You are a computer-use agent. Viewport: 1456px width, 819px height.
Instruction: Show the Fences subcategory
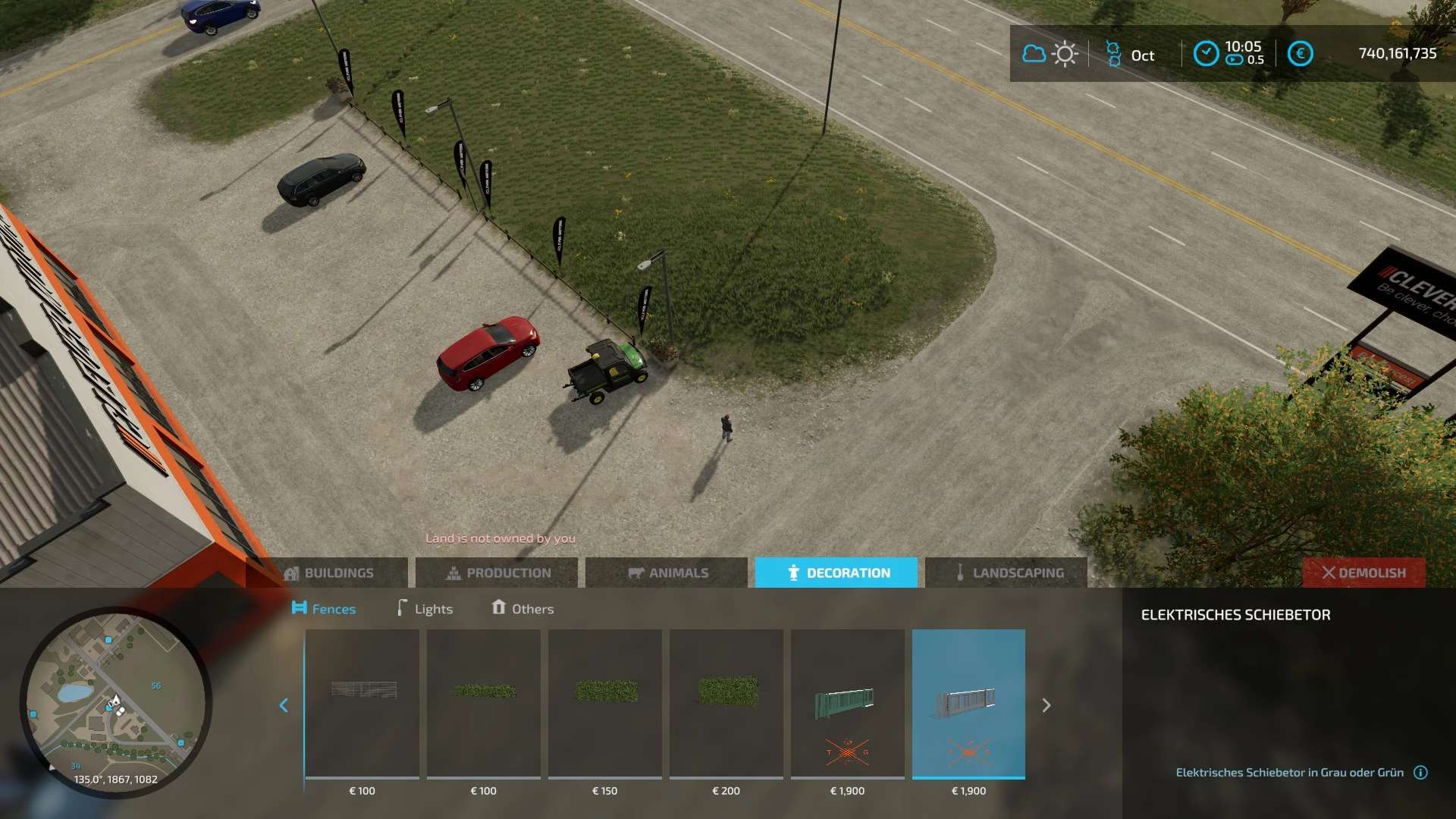324,608
